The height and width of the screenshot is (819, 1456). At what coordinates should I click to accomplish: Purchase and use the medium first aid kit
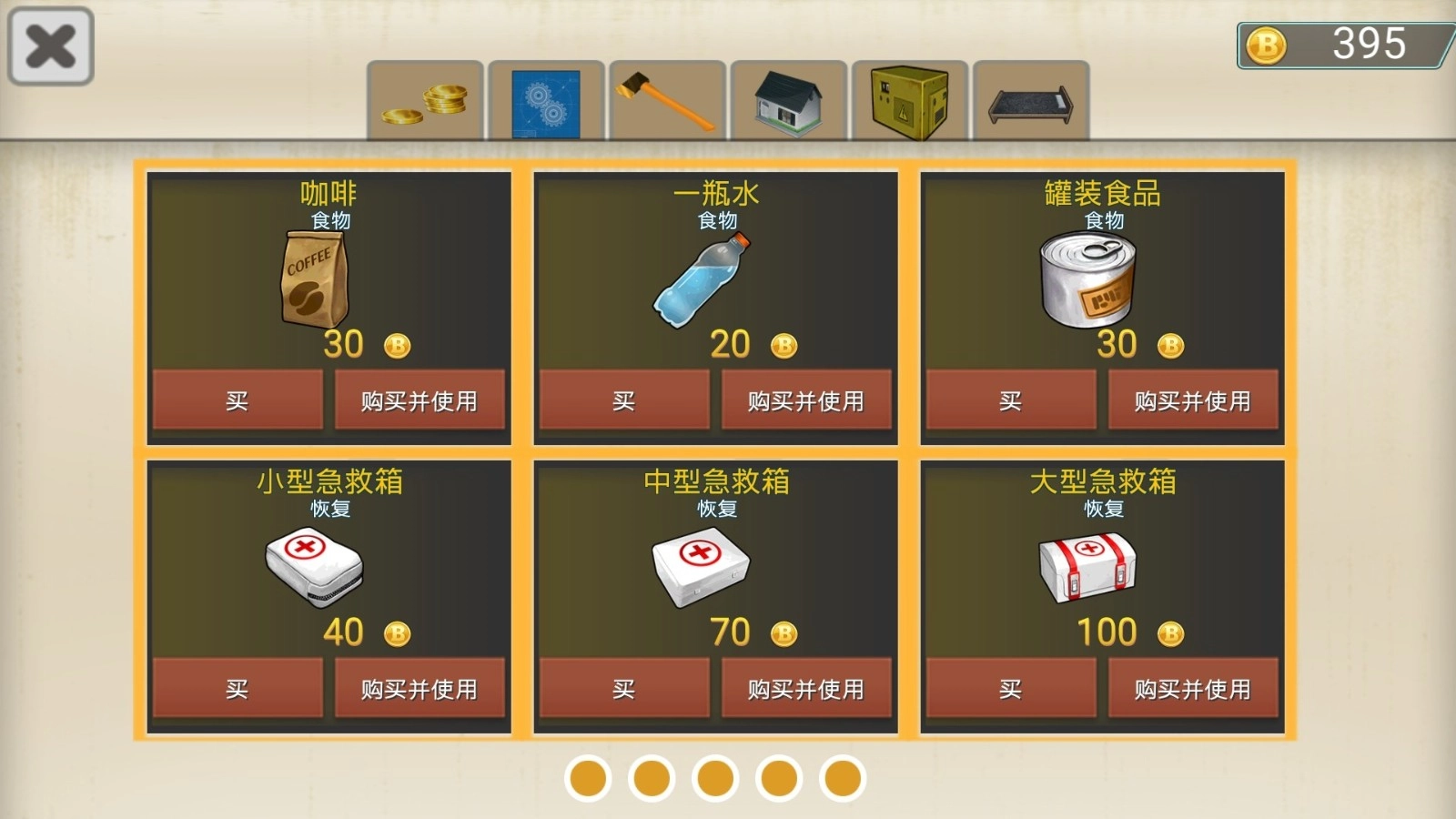[806, 689]
